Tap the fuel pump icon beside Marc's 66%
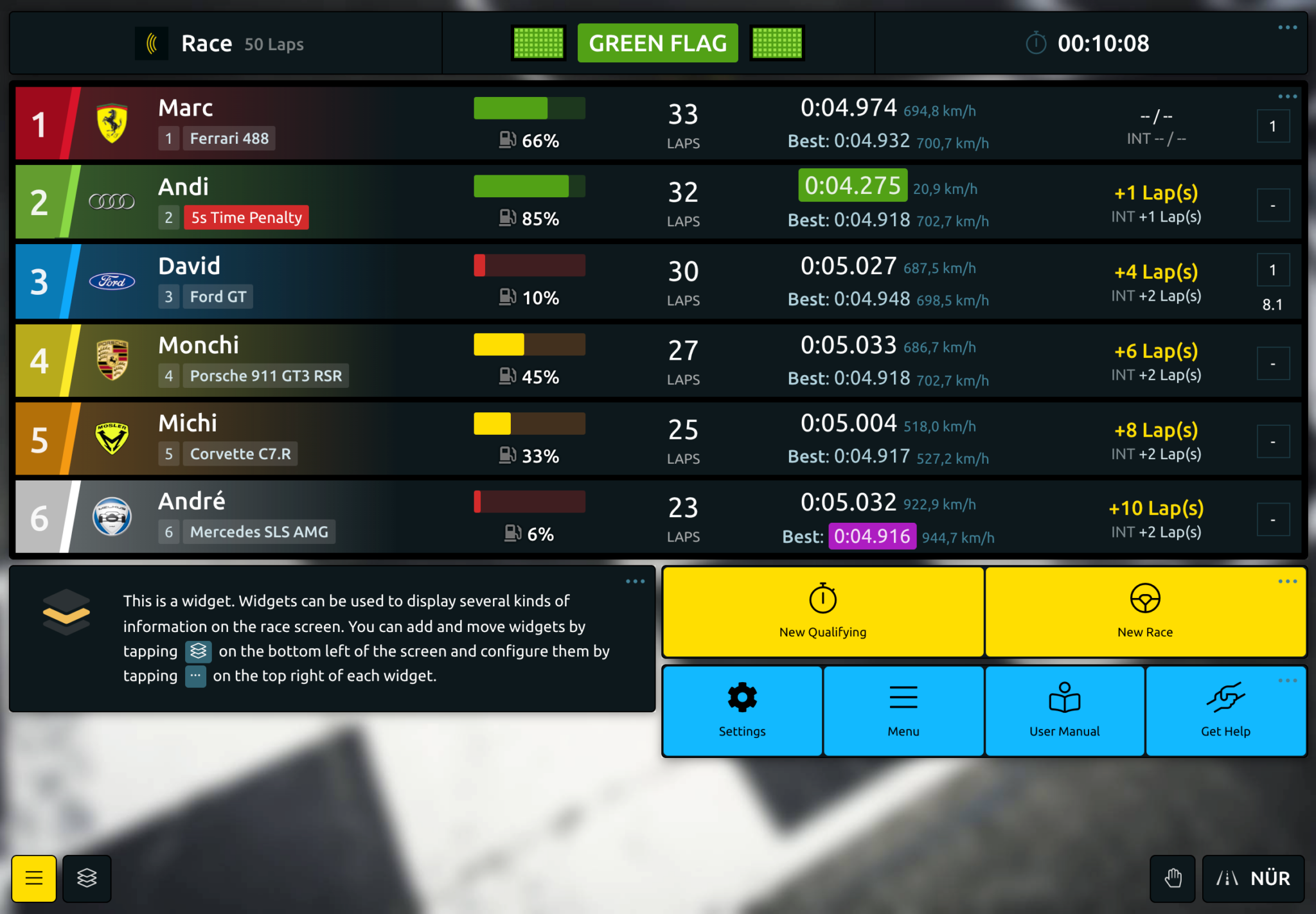Viewport: 1316px width, 914px height. [508, 140]
